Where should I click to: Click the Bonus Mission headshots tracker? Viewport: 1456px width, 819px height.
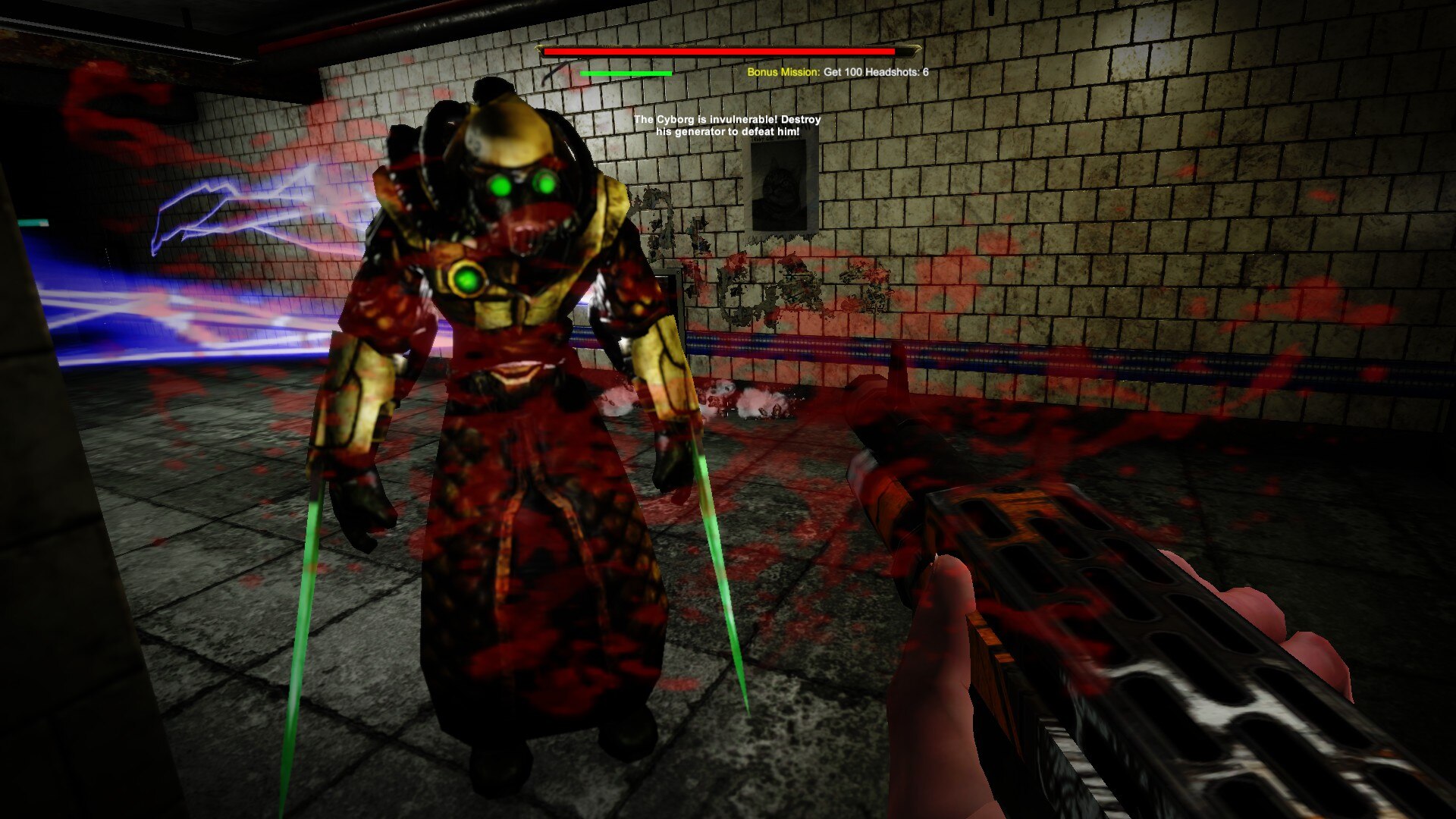tap(837, 72)
